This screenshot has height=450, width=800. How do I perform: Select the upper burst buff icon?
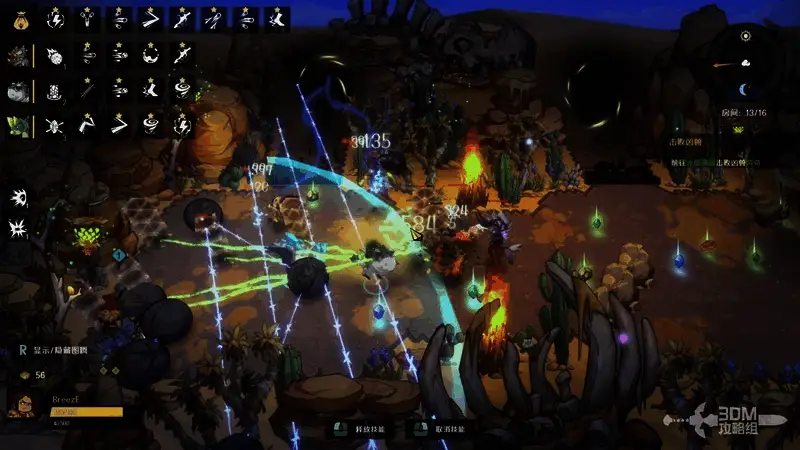point(19,197)
